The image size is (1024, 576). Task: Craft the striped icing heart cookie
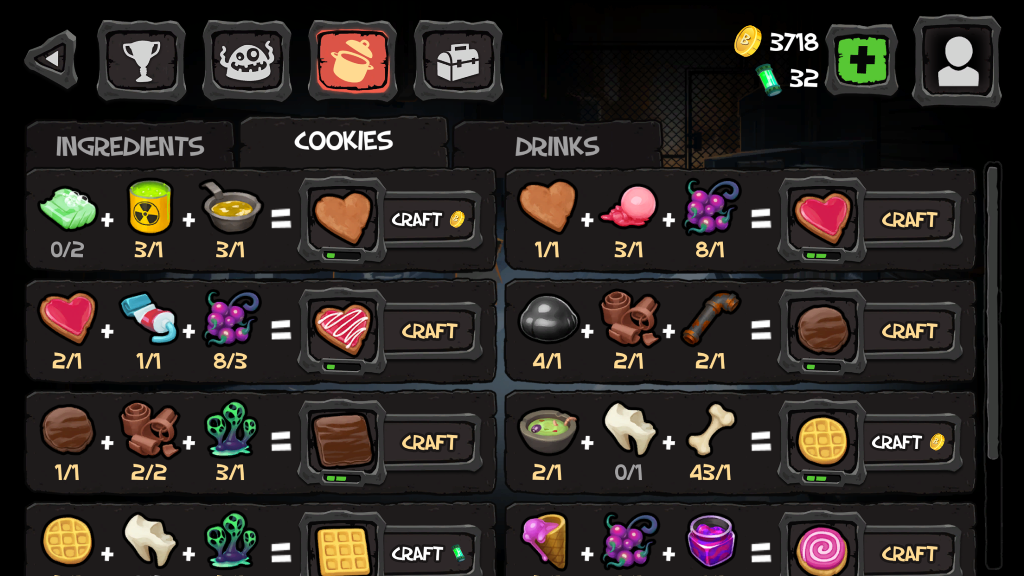(x=429, y=330)
